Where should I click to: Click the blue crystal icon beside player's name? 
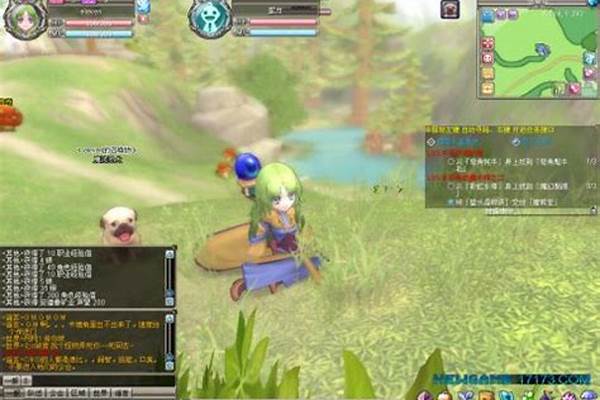pos(142,7)
